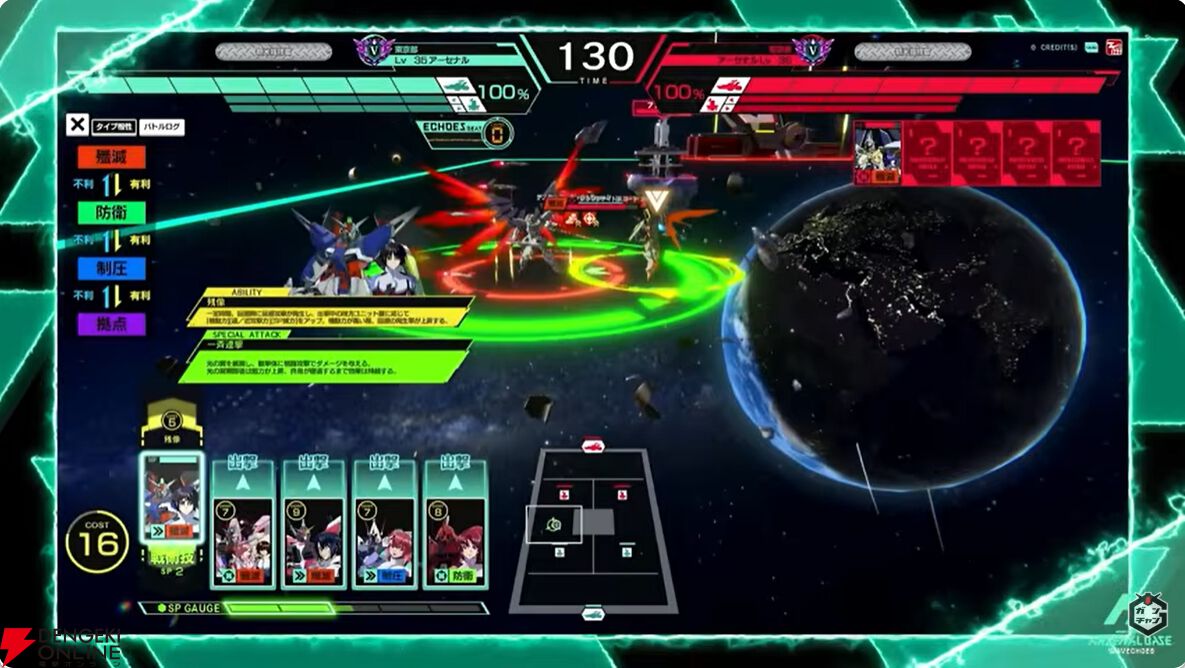Select the green 防衛 type entry
The image size is (1185, 668).
[109, 212]
